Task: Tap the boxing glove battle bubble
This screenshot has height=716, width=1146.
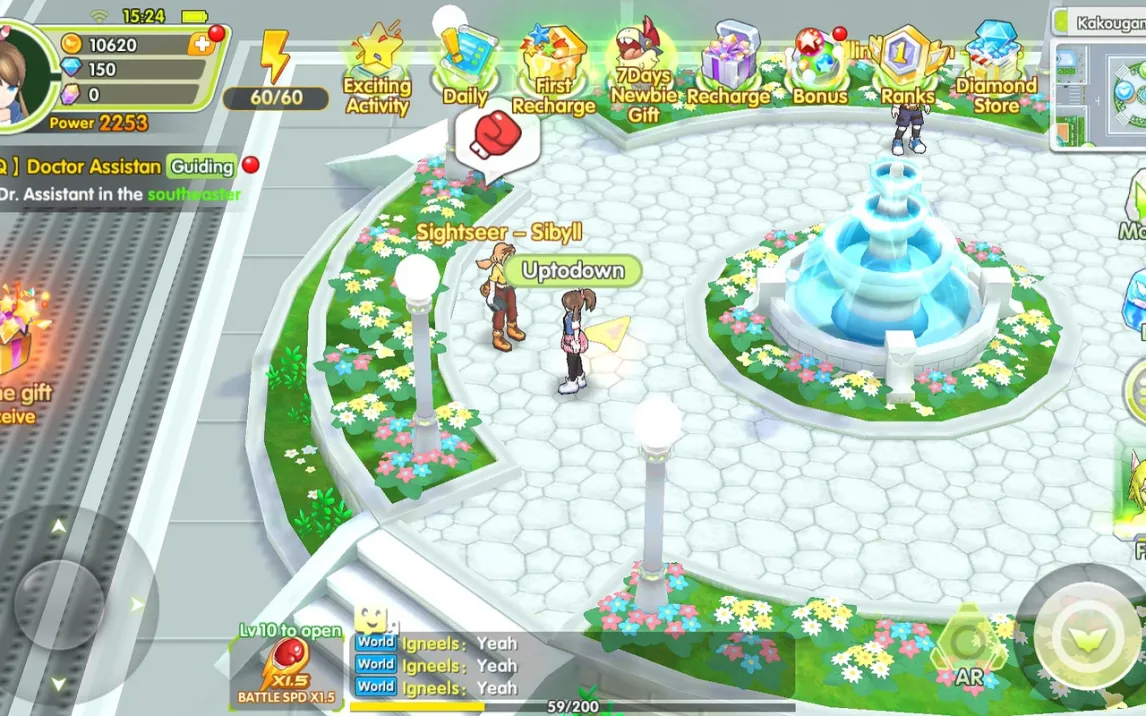Action: [x=496, y=137]
